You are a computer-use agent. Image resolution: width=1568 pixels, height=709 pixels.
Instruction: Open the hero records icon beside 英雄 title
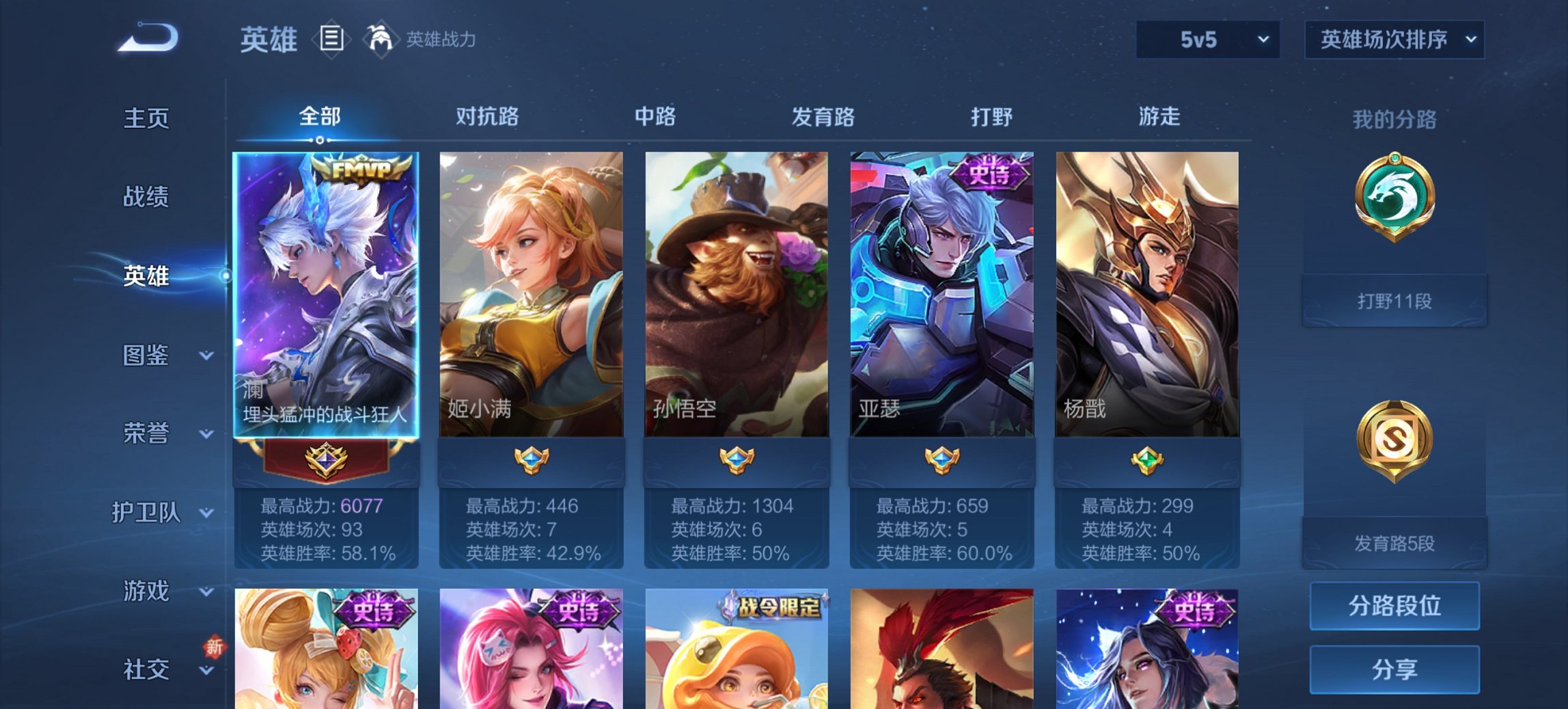click(333, 40)
